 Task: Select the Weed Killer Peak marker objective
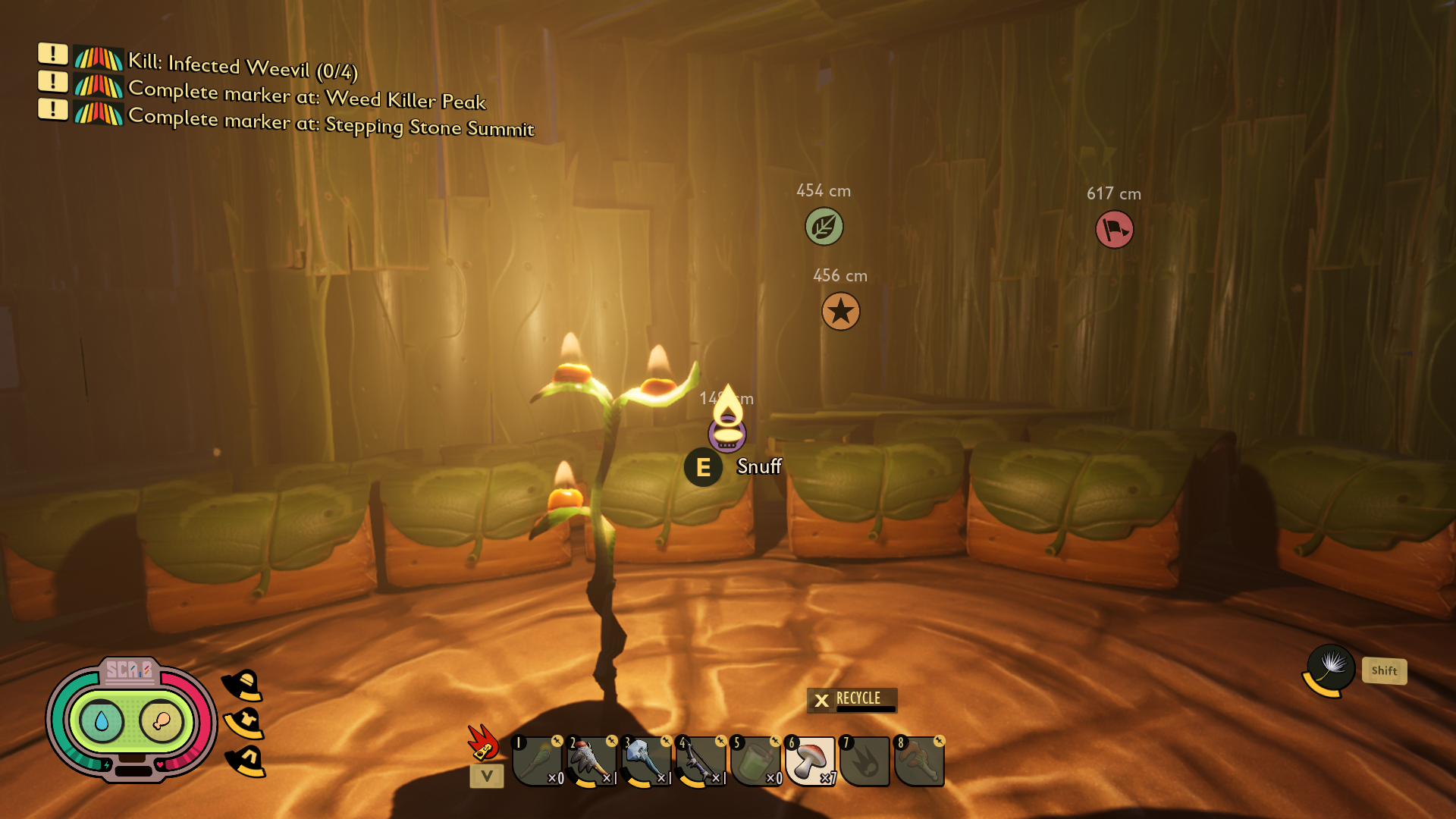coord(306,95)
